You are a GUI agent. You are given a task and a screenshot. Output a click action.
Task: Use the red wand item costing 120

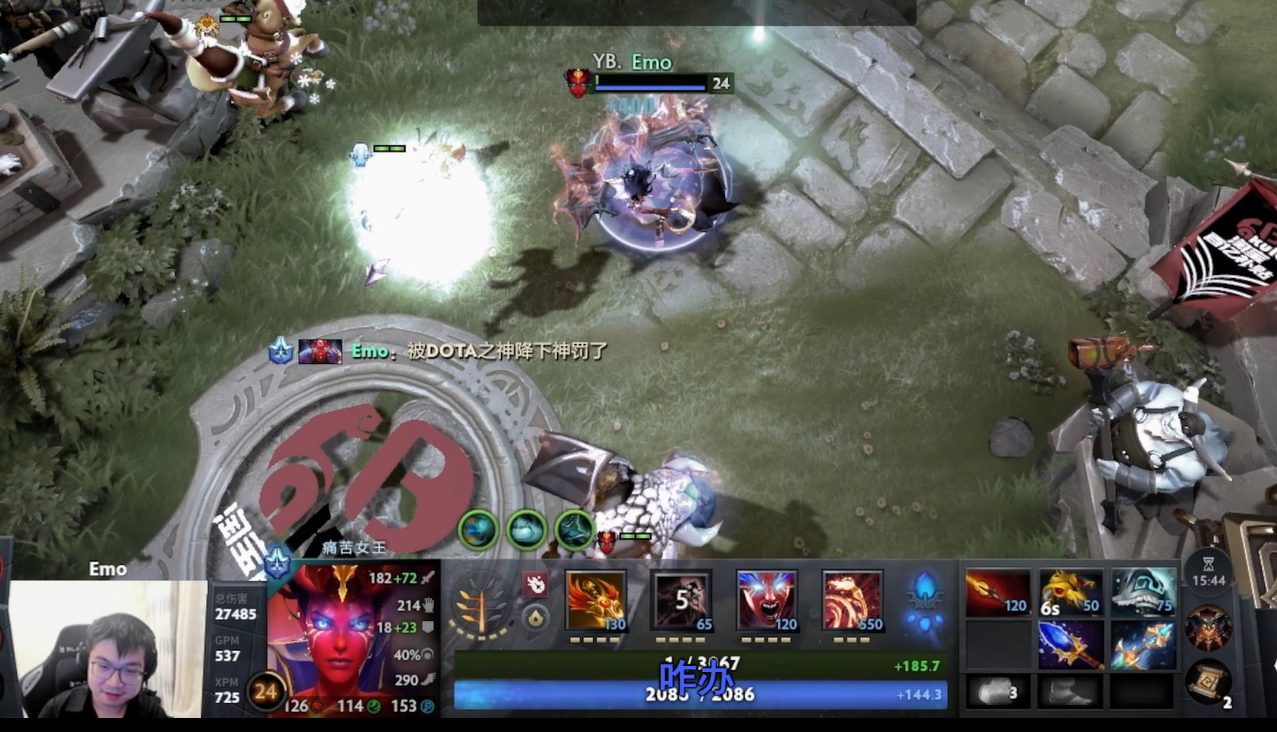tap(998, 593)
